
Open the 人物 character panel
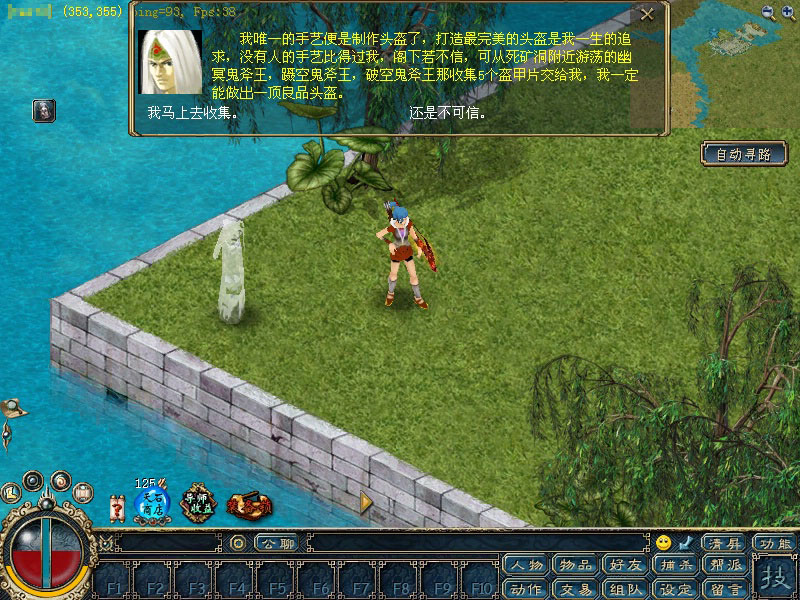(x=526, y=565)
